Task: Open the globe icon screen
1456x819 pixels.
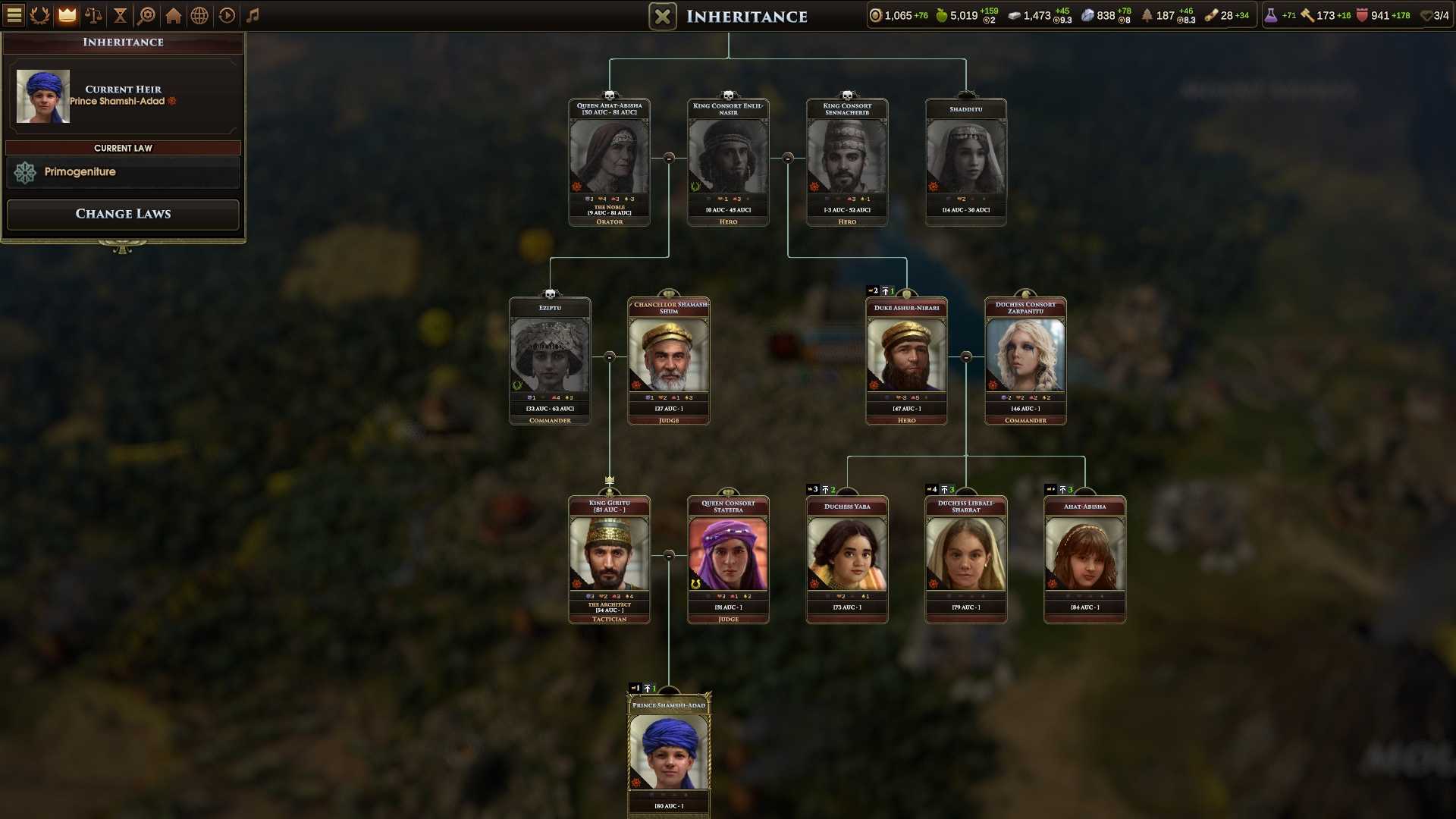Action: [199, 15]
